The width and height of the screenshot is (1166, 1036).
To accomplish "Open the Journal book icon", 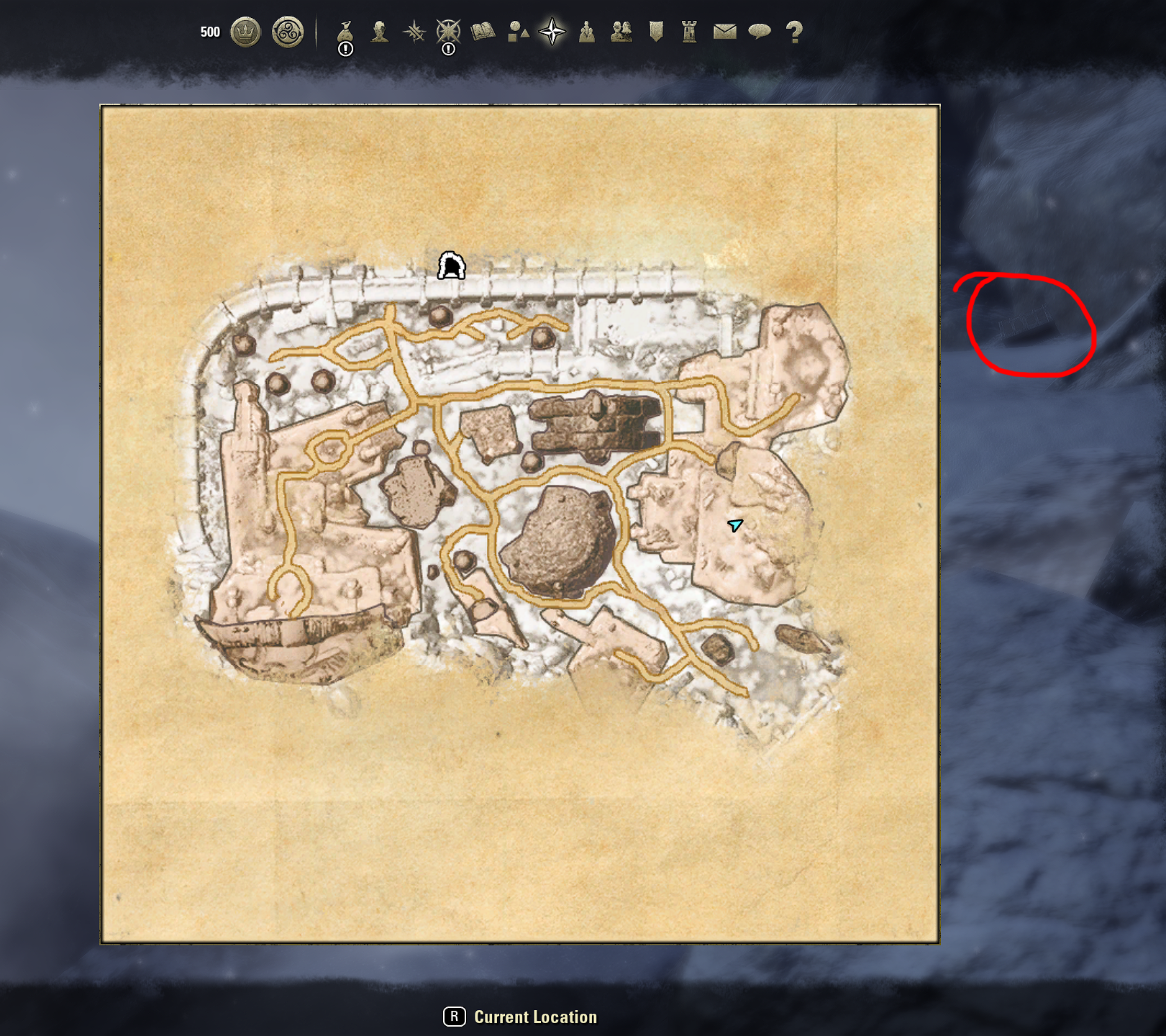I will (x=483, y=29).
